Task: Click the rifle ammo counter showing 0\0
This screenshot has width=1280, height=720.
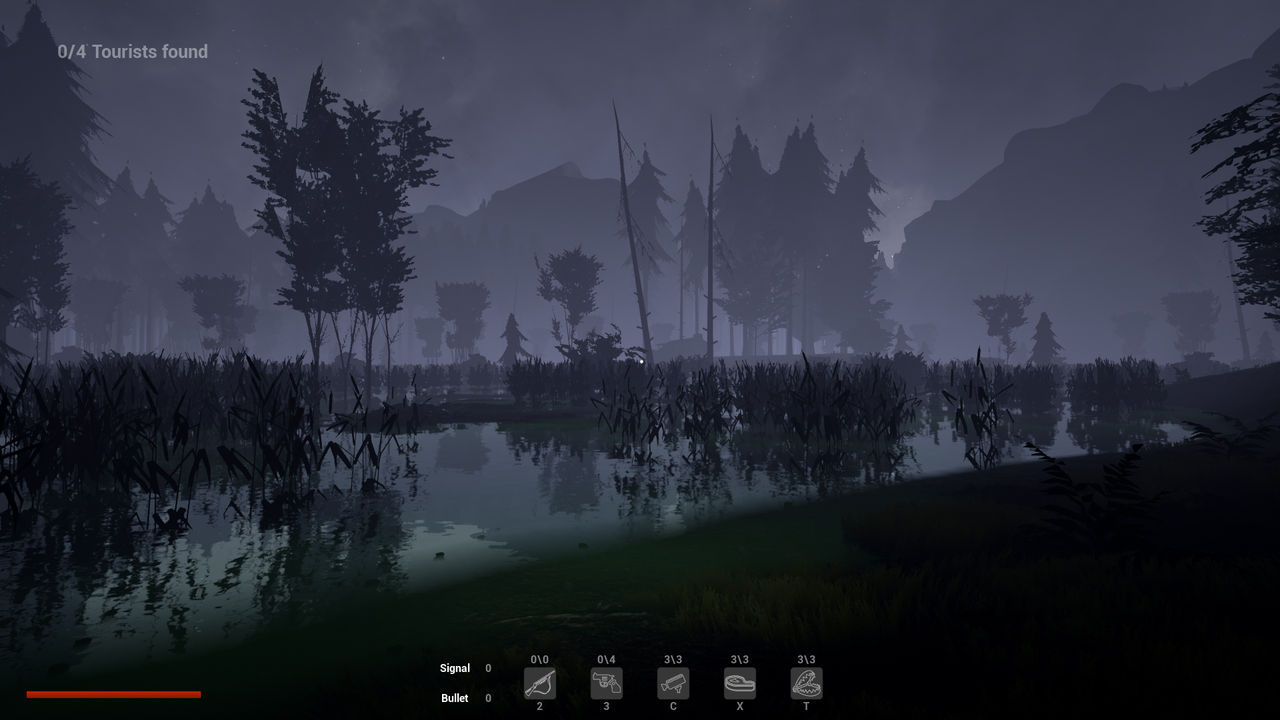Action: (540, 659)
